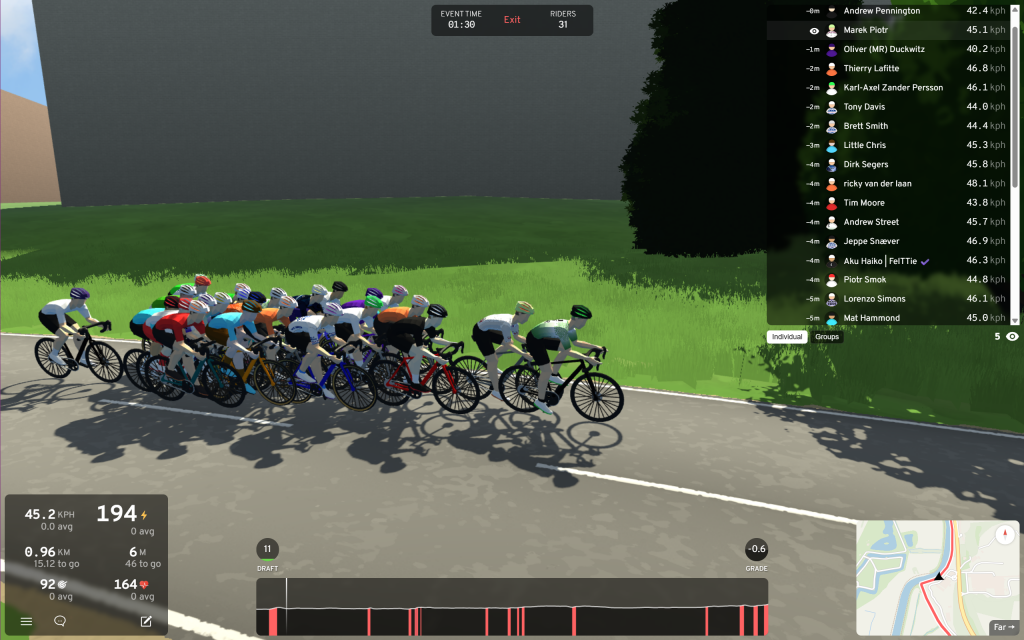Click the compass on the minimap
The height and width of the screenshot is (640, 1024).
(x=1004, y=535)
